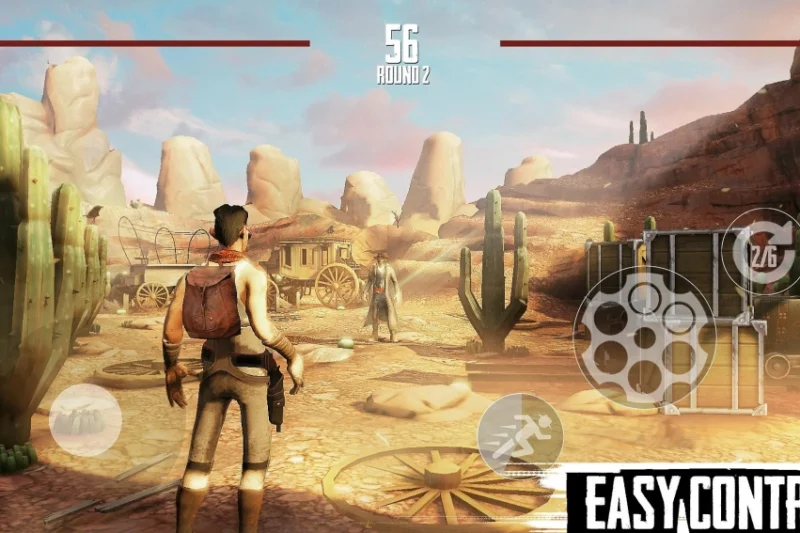The image size is (800, 533).
Task: Activate the running man dash button
Action: pyautogui.click(x=520, y=435)
